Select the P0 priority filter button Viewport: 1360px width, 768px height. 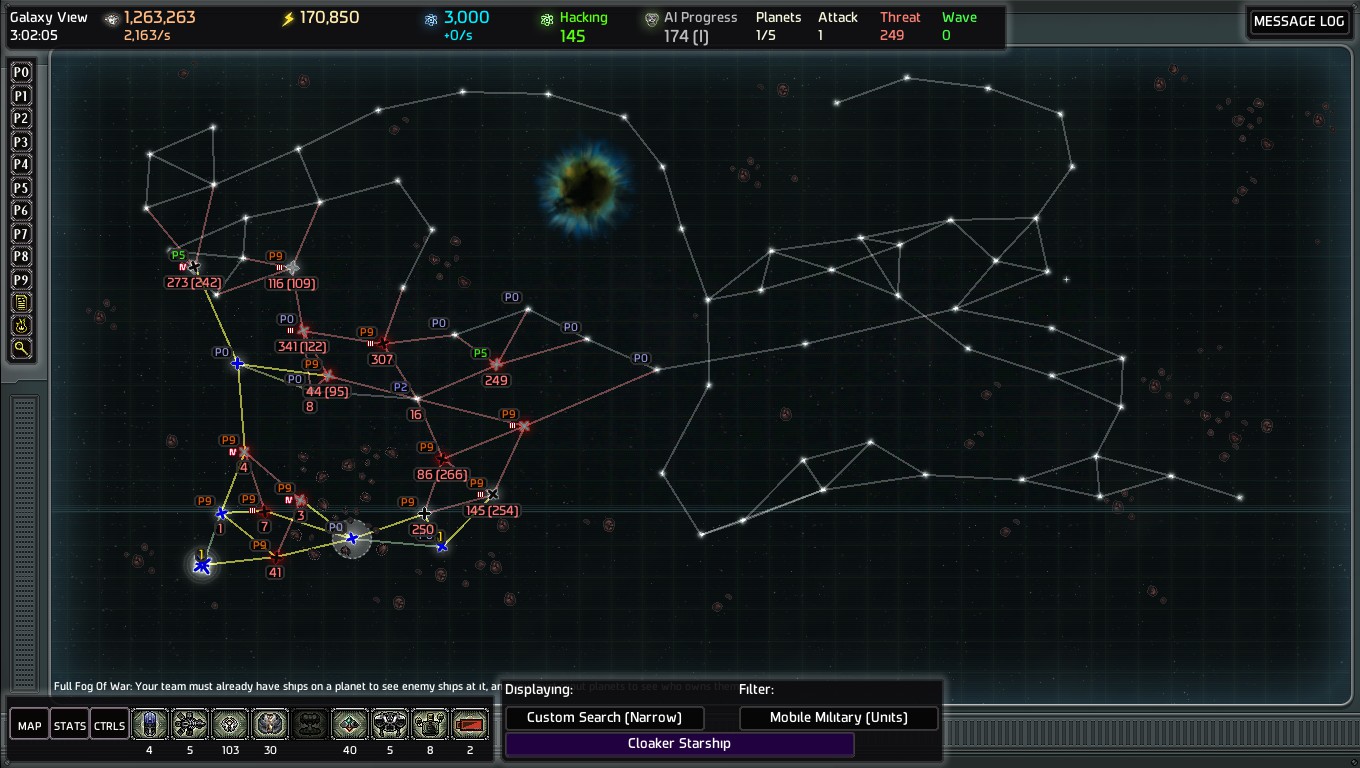[21, 73]
